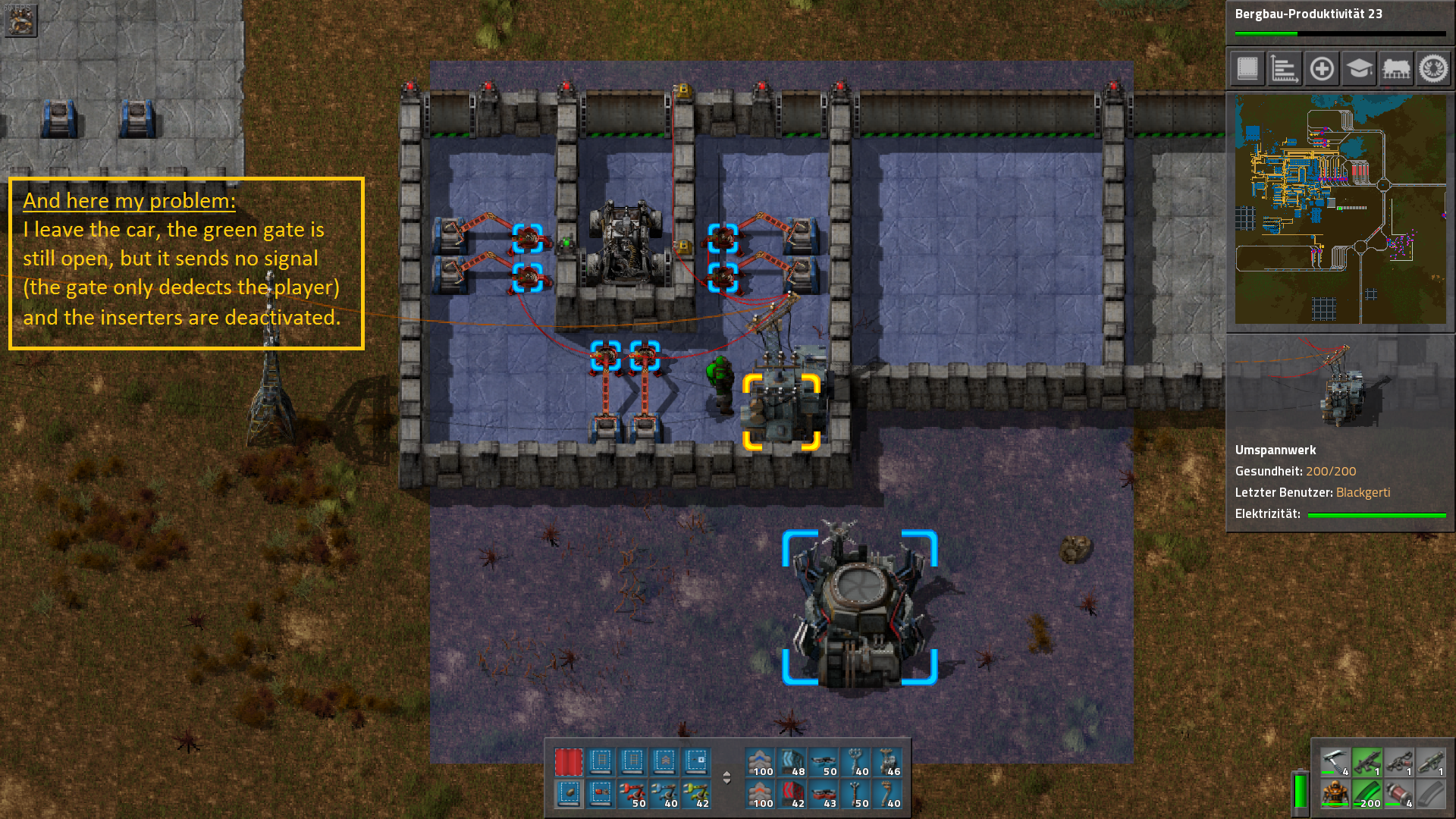Click the circled plus bonuses button

(x=1322, y=69)
